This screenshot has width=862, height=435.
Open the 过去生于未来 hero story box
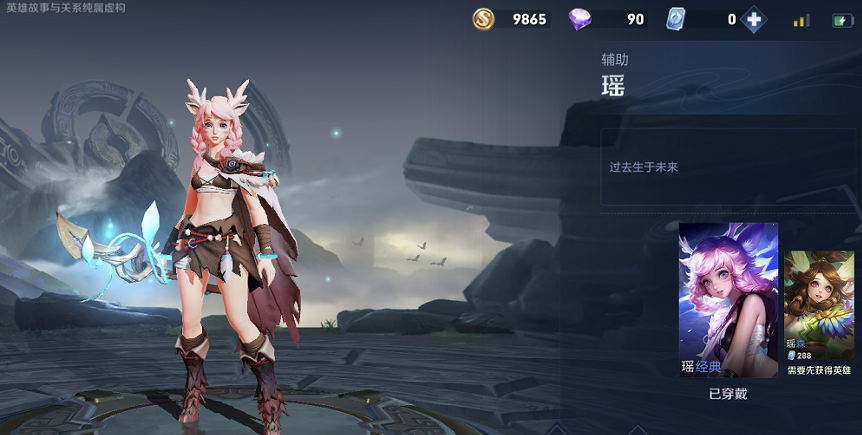coord(730,168)
